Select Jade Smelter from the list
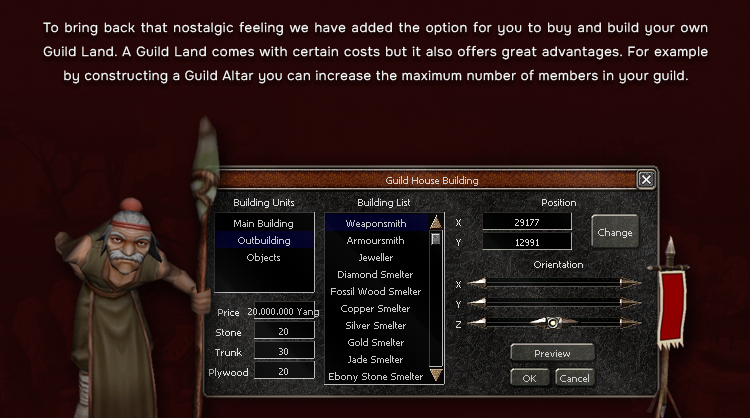750x418 pixels. tap(375, 359)
